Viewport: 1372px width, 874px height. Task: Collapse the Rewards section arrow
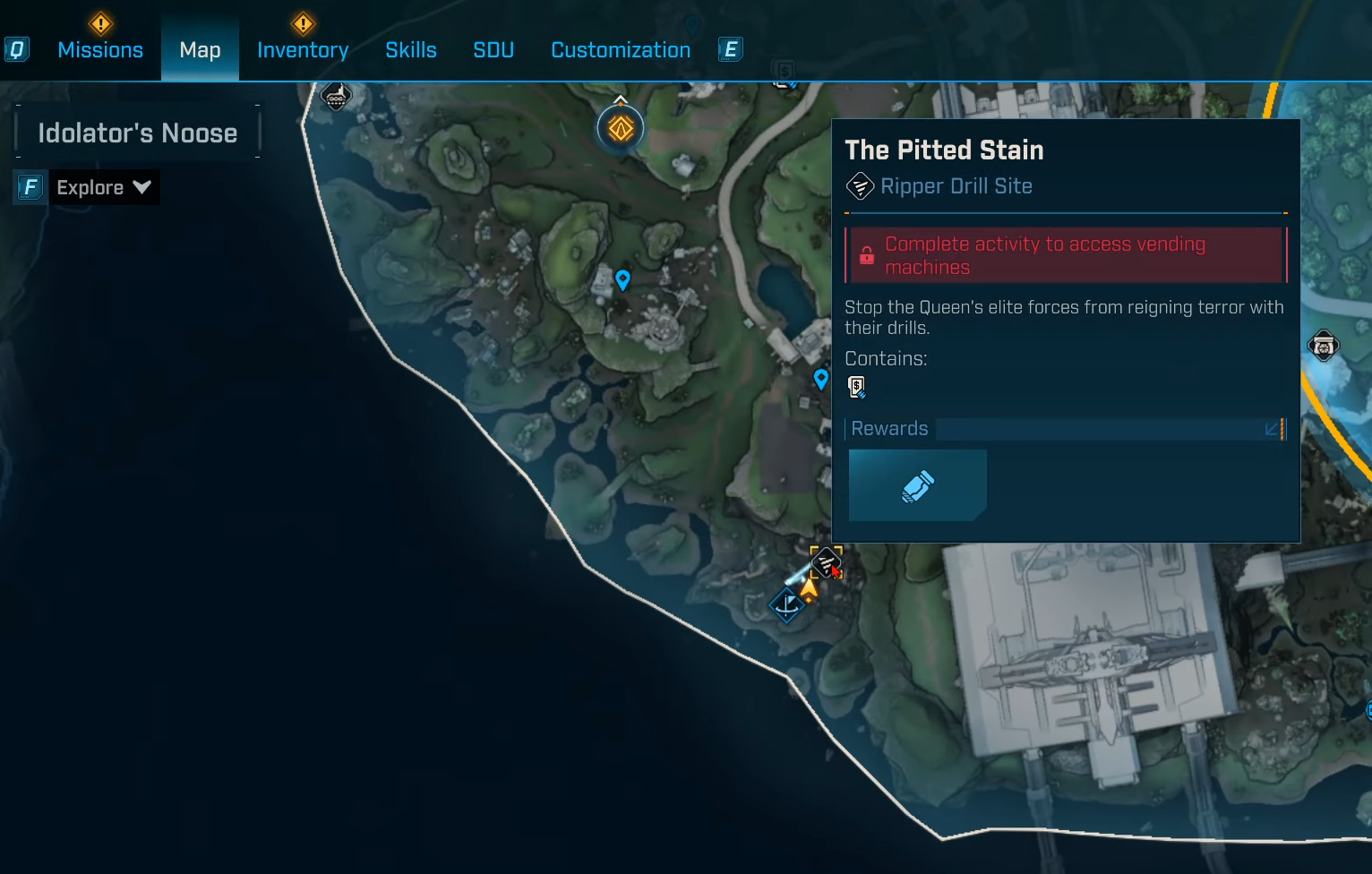(1272, 429)
